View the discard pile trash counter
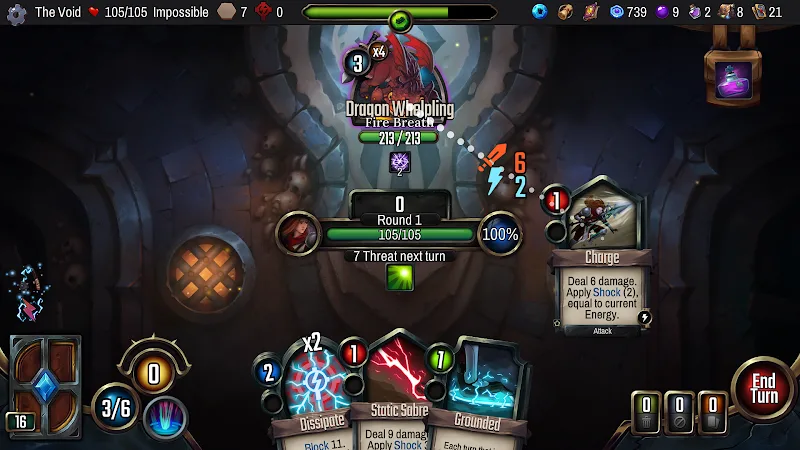 click(646, 412)
